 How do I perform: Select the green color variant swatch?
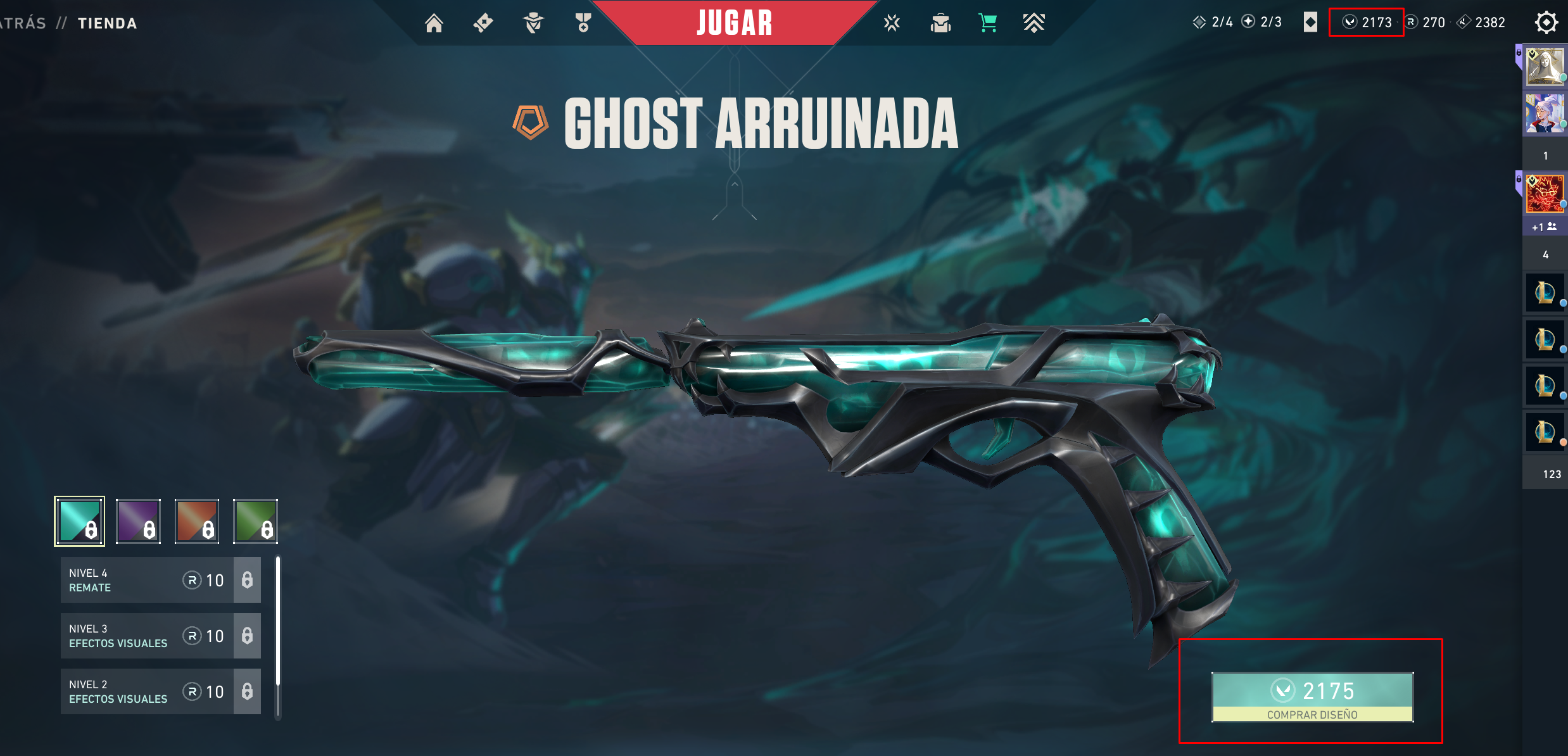tap(256, 521)
